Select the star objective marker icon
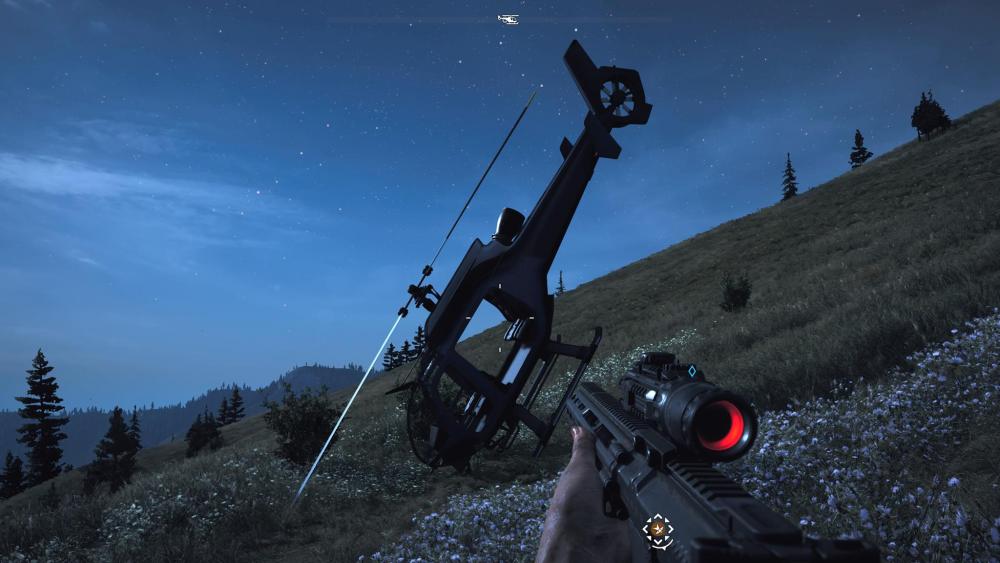This screenshot has height=563, width=1000. [x=657, y=529]
